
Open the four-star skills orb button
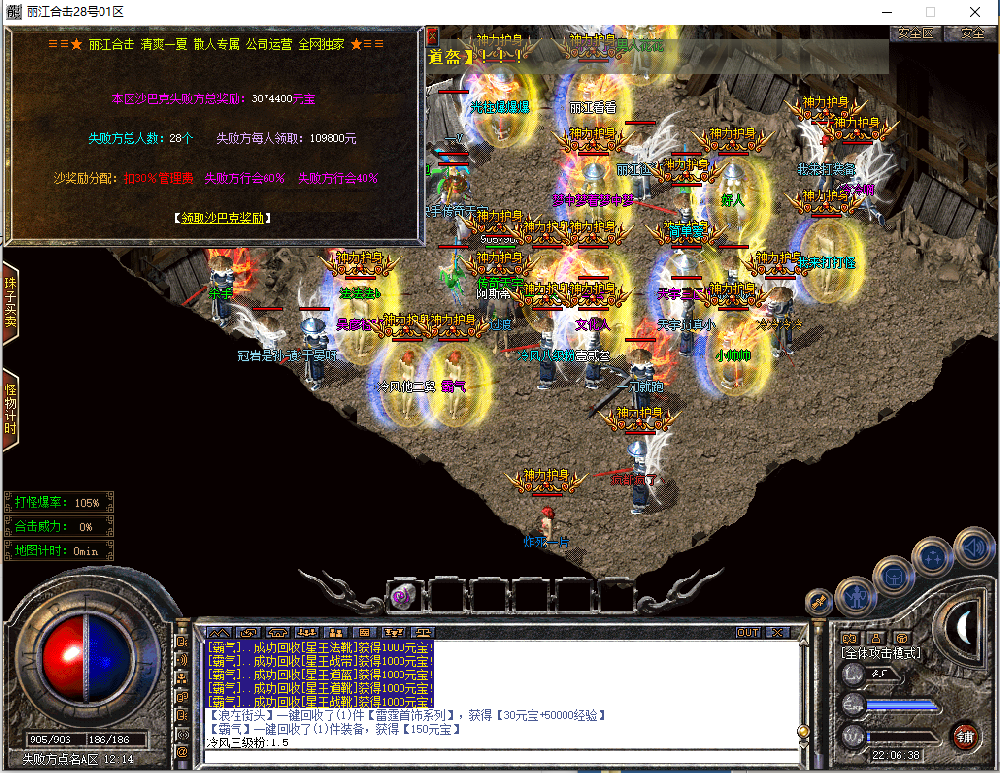coord(934,557)
